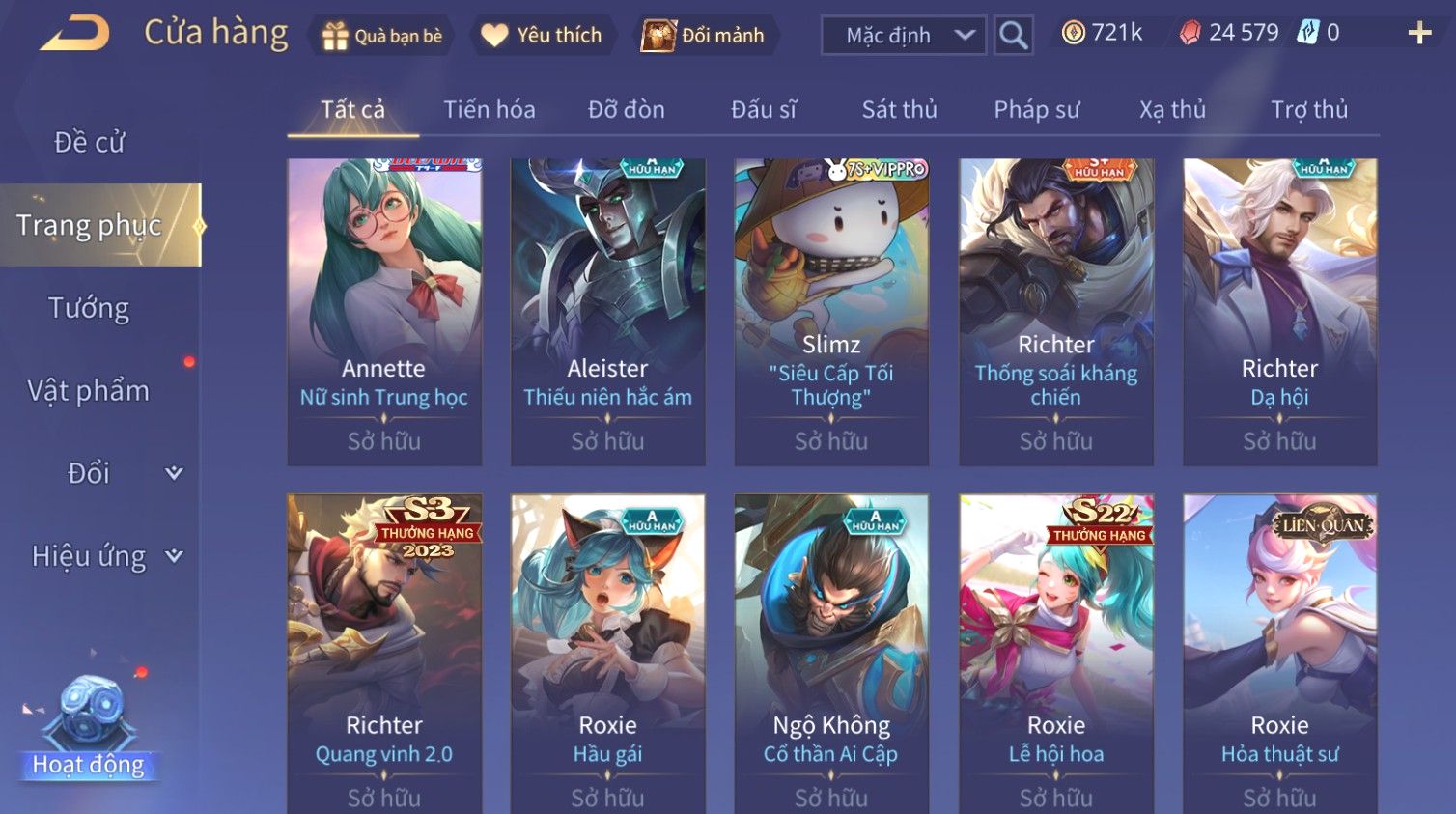Expand the Mặc định sort dropdown
1456x814 pixels.
904,36
